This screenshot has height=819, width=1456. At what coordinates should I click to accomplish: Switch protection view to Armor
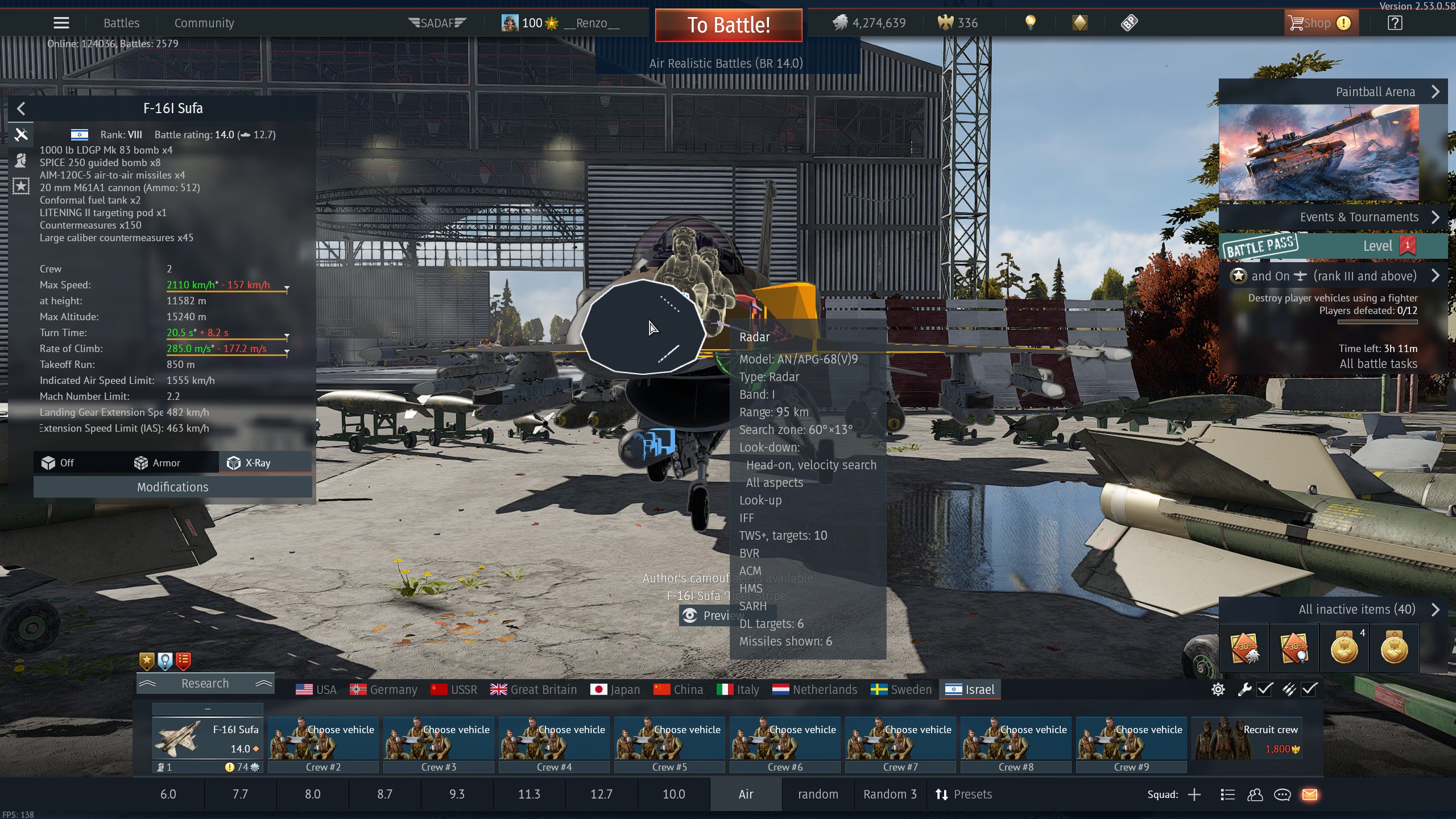coord(158,463)
